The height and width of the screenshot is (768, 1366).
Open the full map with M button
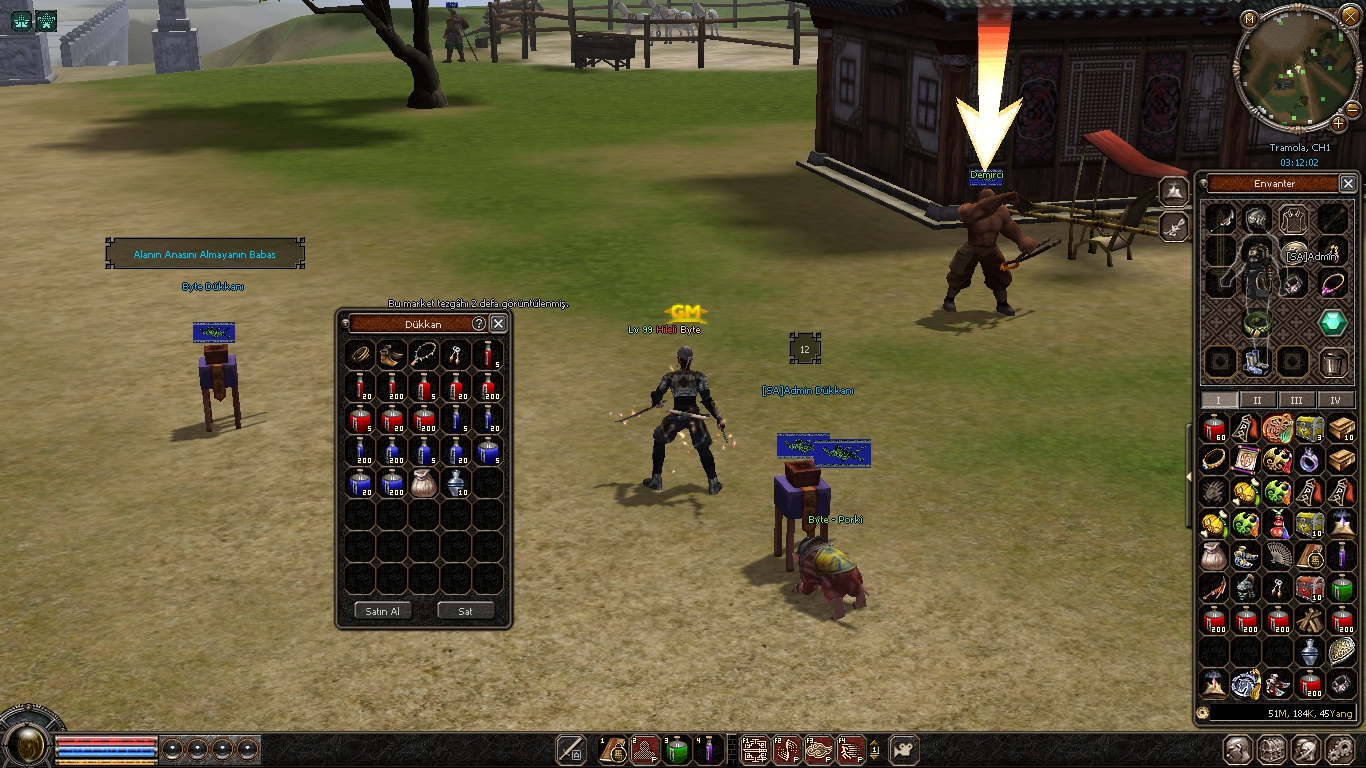(1249, 18)
